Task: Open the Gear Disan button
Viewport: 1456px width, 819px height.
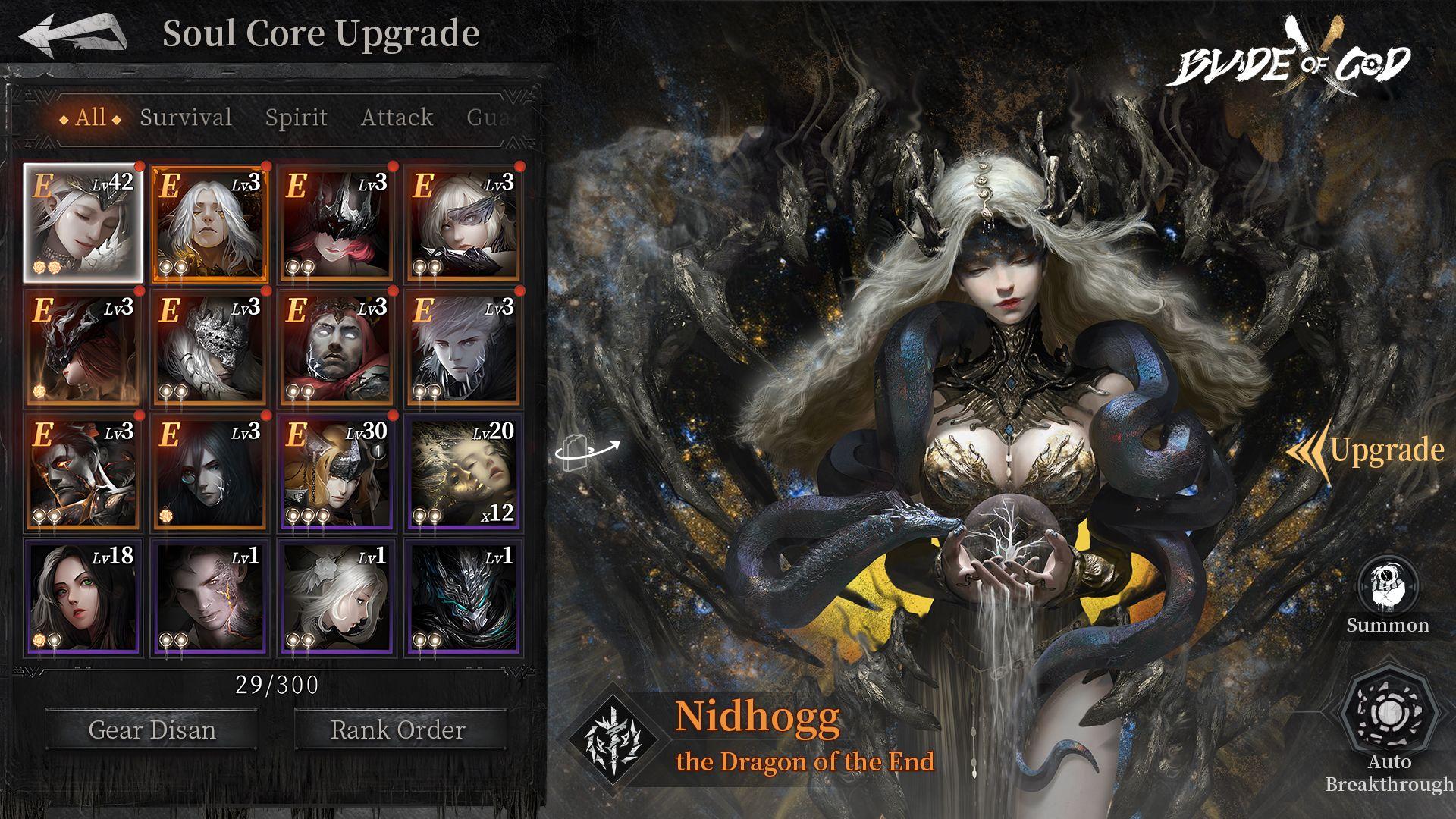Action: 152,730
